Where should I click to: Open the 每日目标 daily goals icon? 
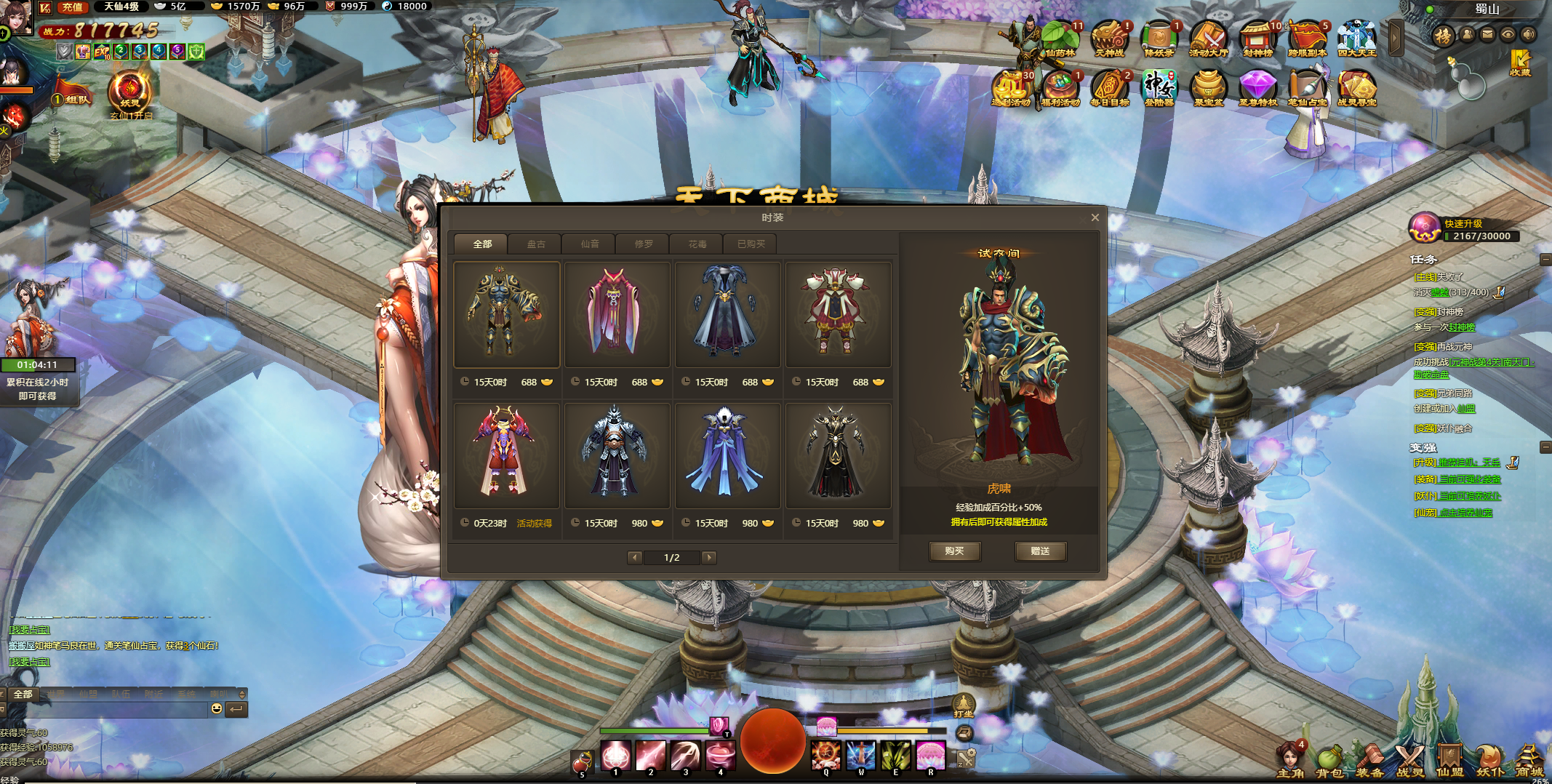1110,88
